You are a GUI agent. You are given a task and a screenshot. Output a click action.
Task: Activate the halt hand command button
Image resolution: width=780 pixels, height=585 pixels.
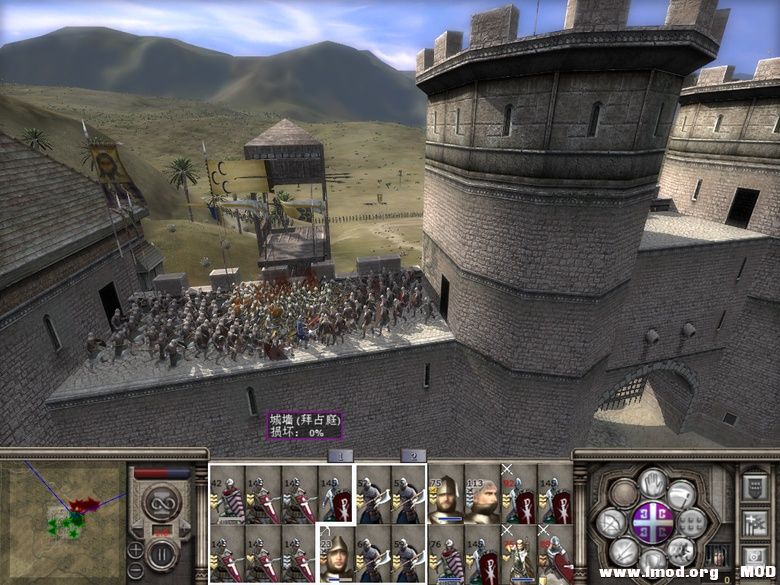(x=652, y=483)
